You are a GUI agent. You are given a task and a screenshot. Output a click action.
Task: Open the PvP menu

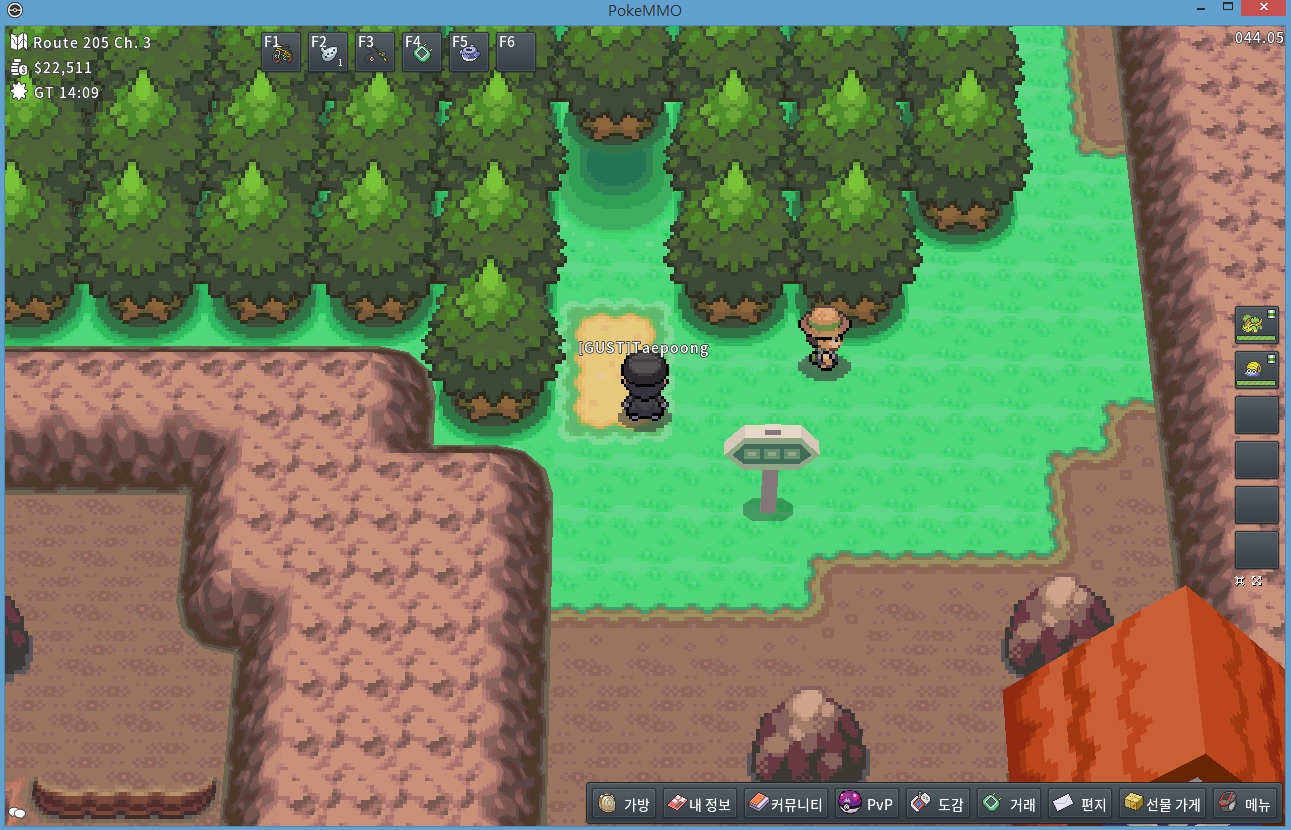(866, 804)
